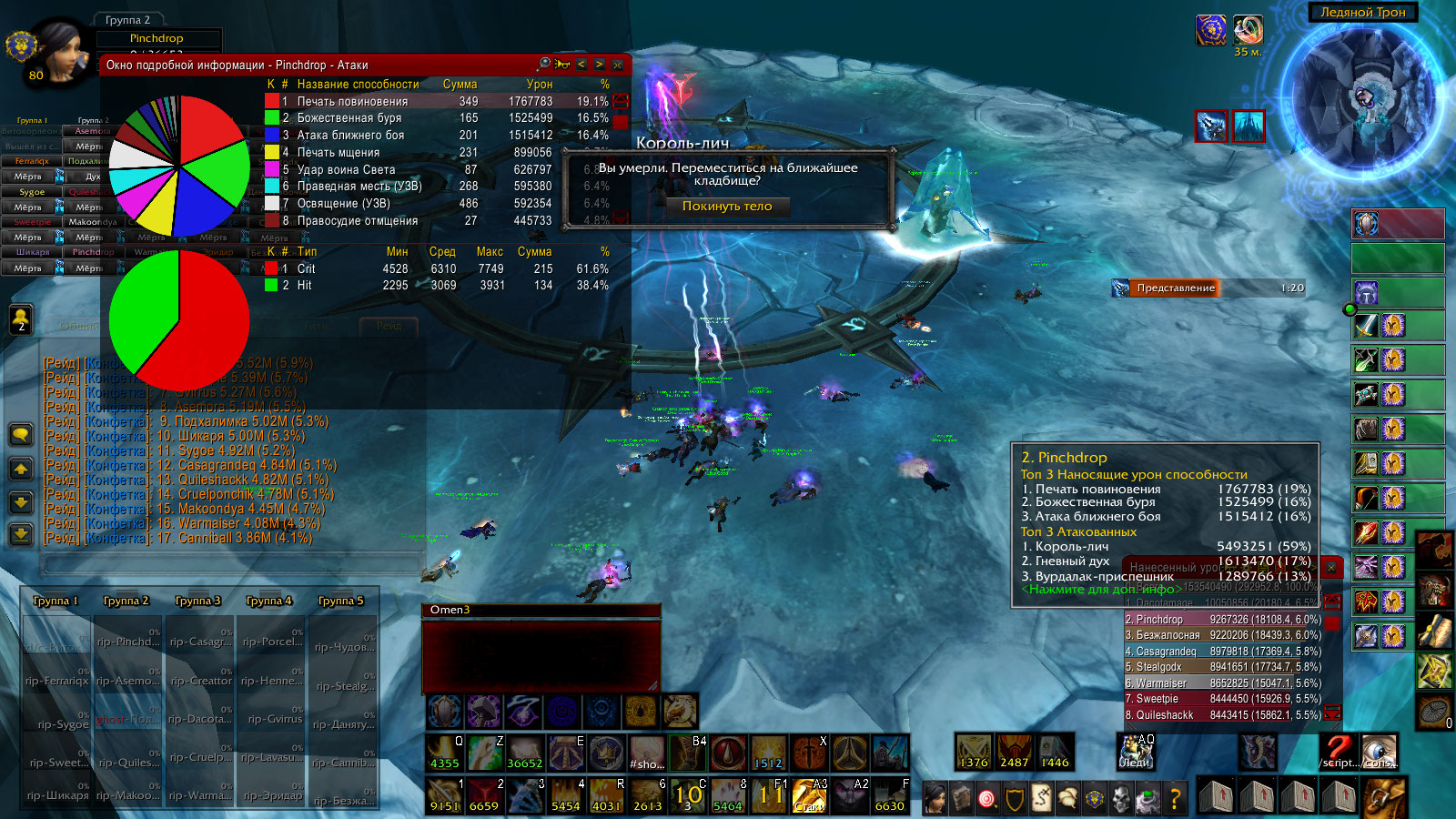The width and height of the screenshot is (1456, 819).
Task: Activate the ability bound to Q
Action: (x=445, y=753)
